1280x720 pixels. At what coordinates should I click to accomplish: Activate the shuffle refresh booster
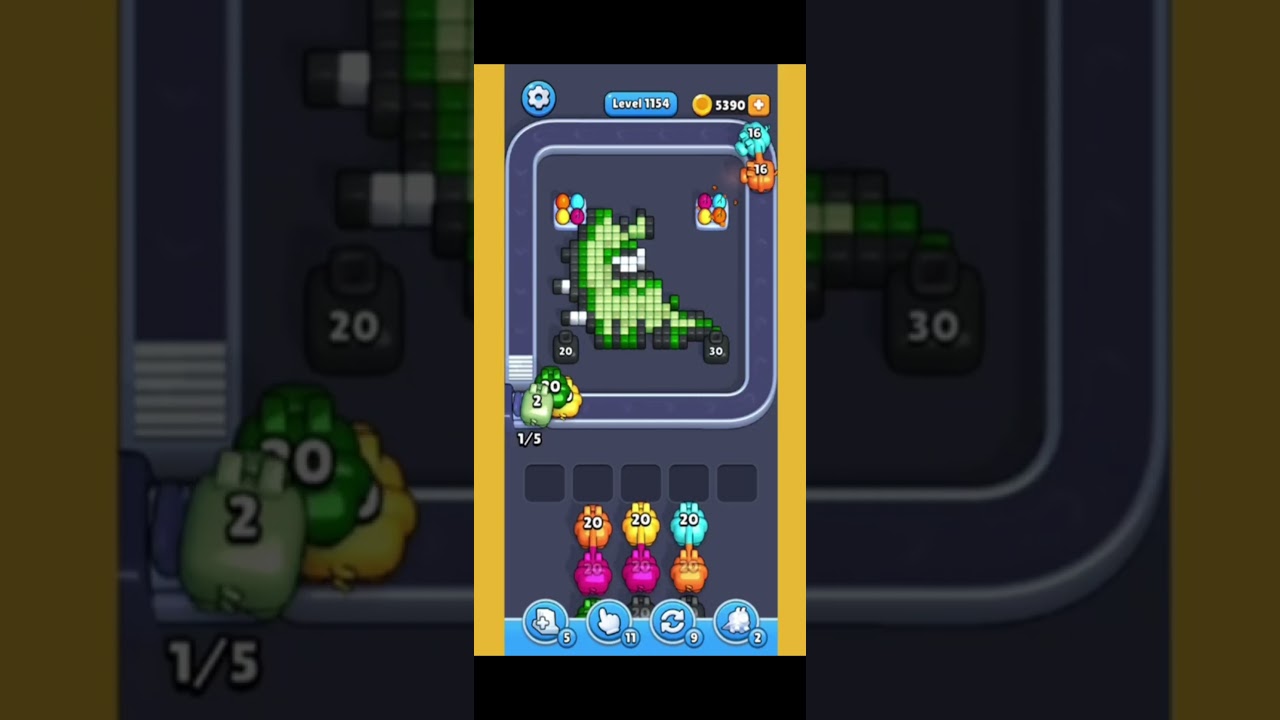[673, 622]
